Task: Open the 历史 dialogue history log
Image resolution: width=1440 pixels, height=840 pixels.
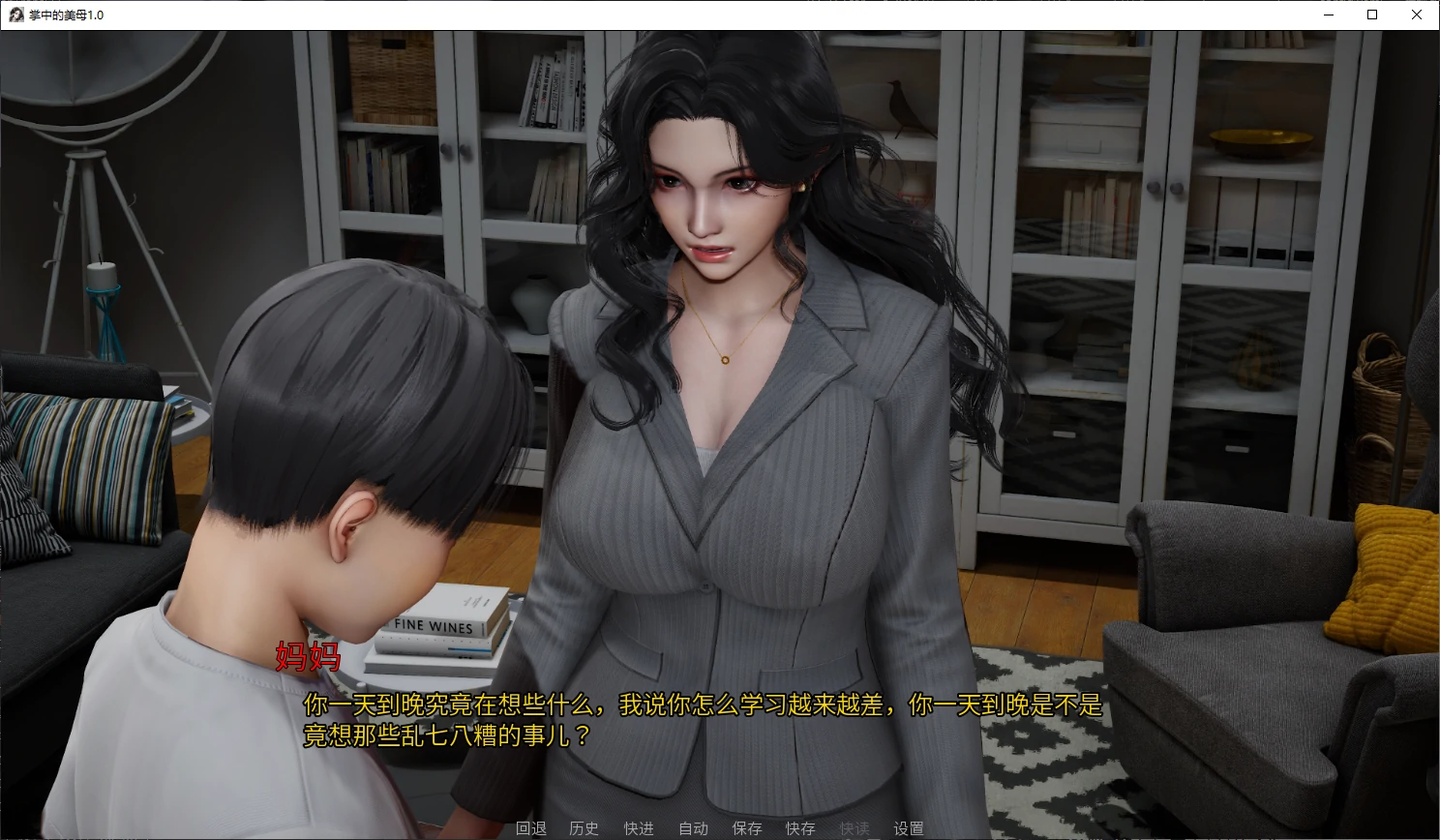Action: click(584, 828)
